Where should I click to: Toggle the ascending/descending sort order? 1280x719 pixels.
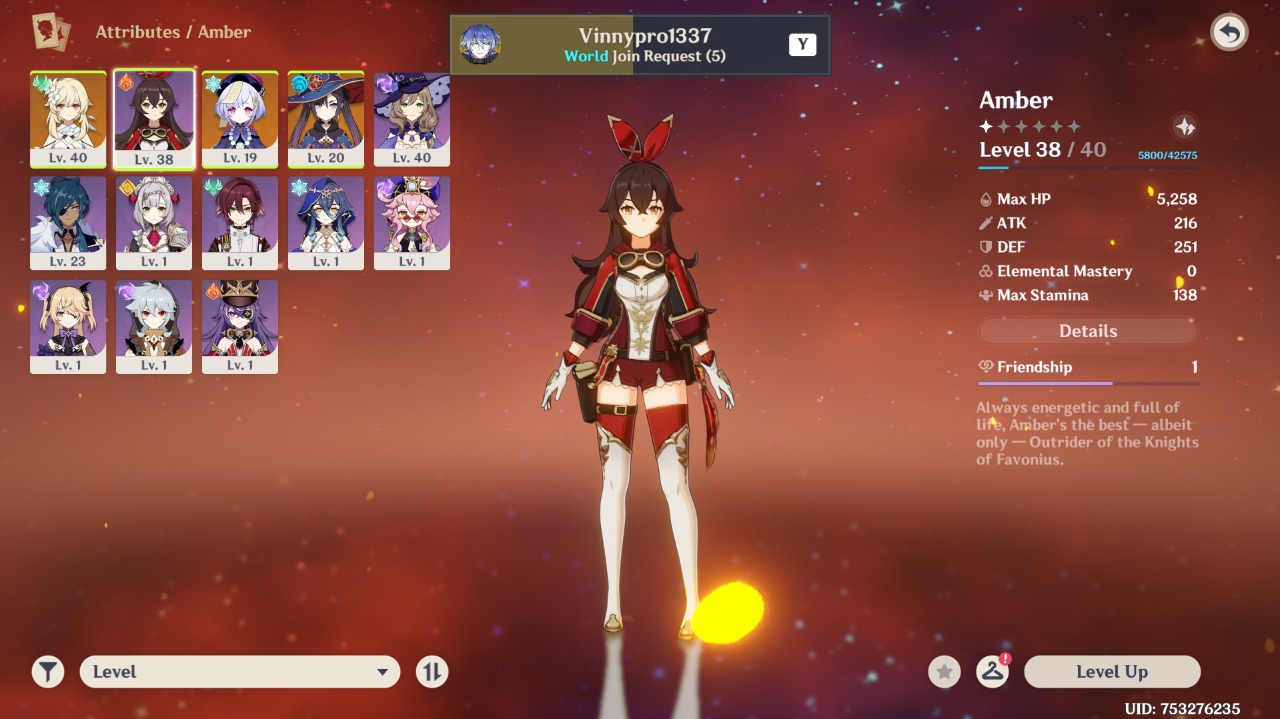pos(432,672)
